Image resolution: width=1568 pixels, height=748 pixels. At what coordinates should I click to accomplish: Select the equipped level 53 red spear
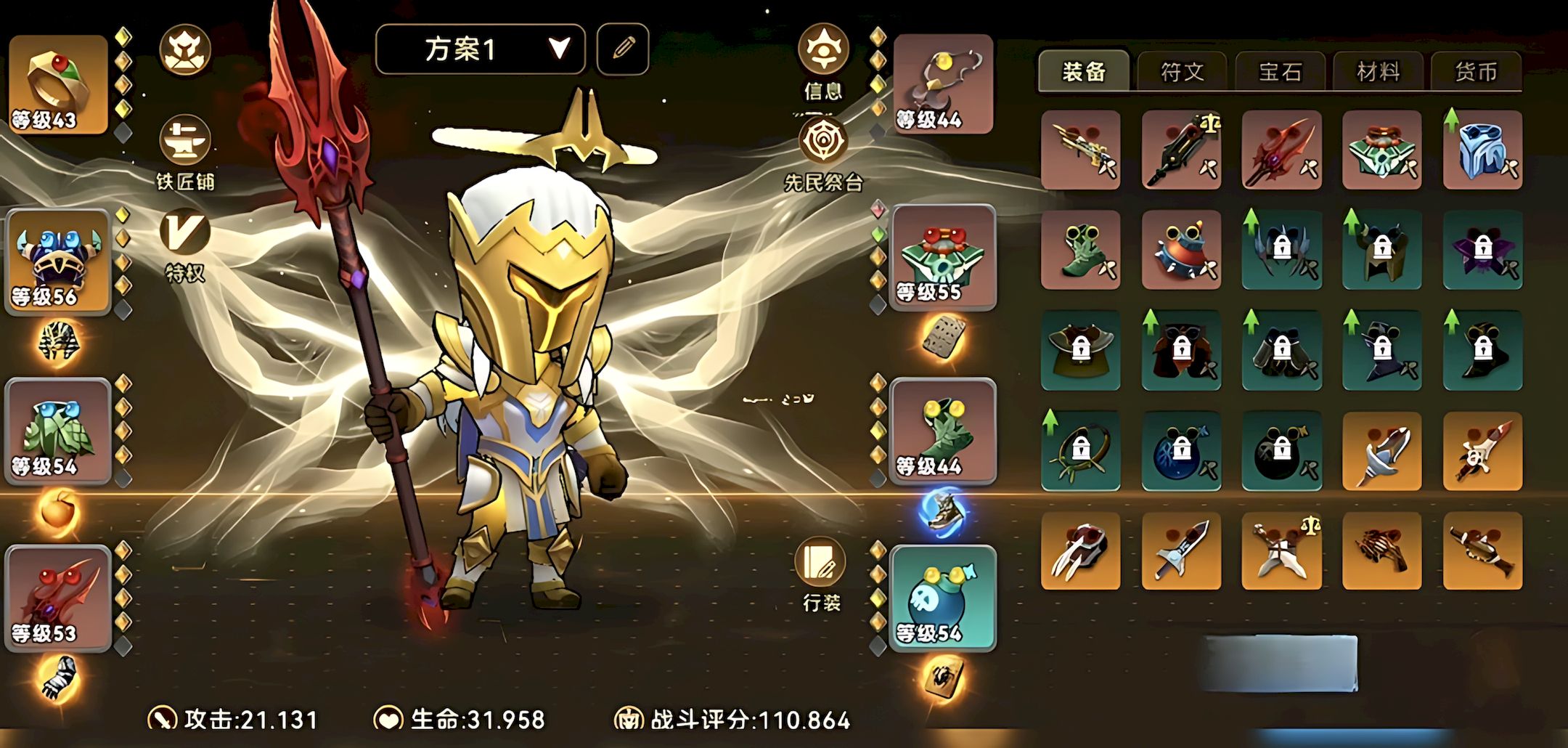tap(58, 598)
